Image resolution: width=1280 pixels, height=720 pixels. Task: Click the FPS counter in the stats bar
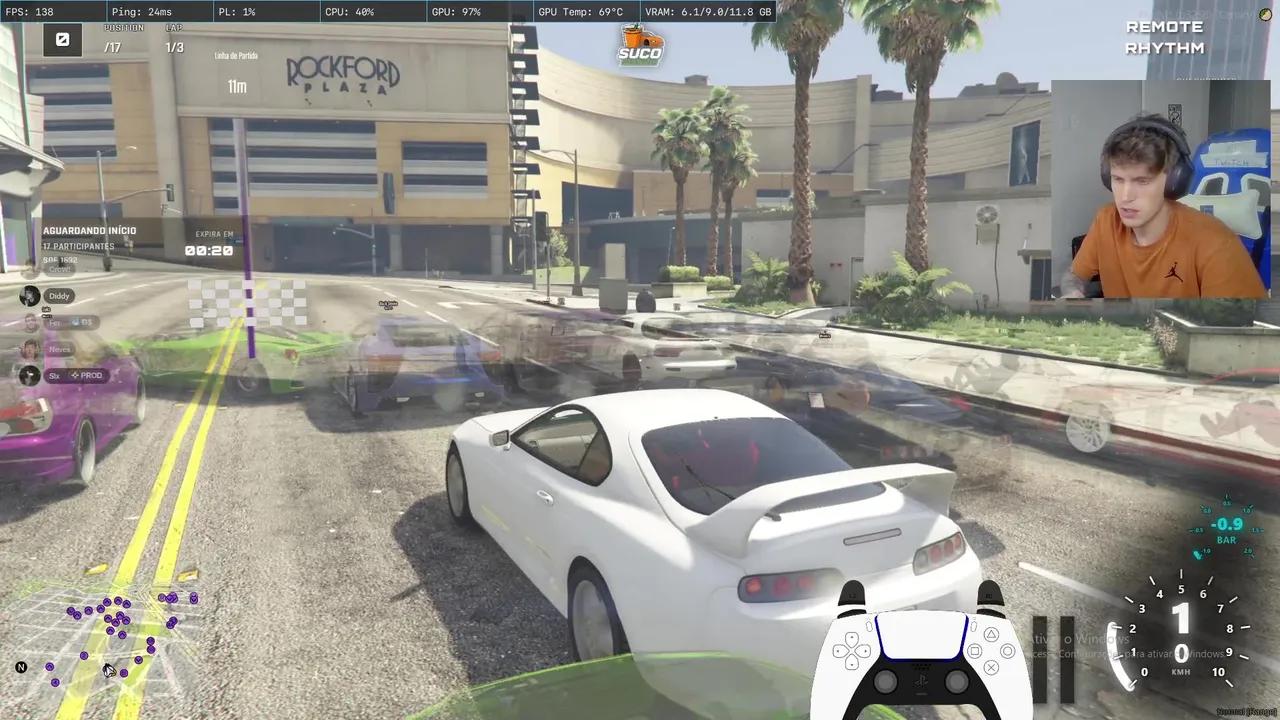point(27,11)
